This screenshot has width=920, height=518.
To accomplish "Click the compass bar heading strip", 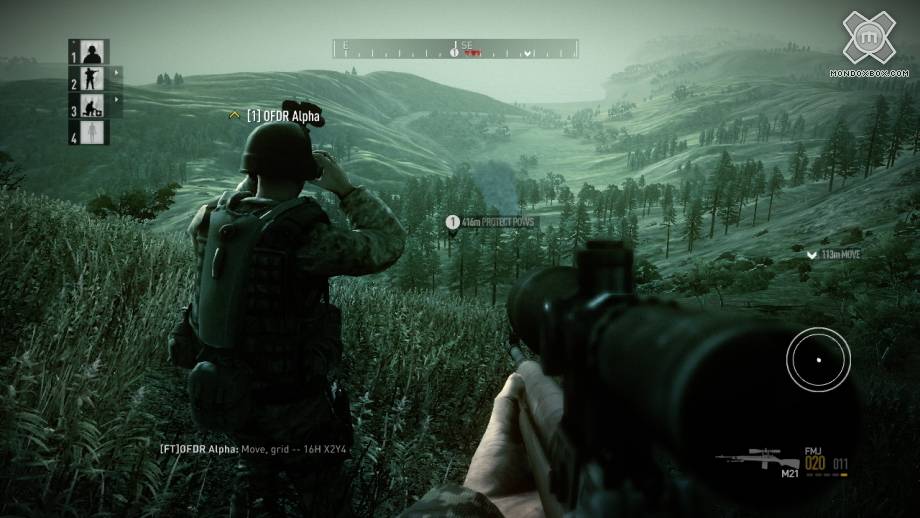I will tap(455, 48).
